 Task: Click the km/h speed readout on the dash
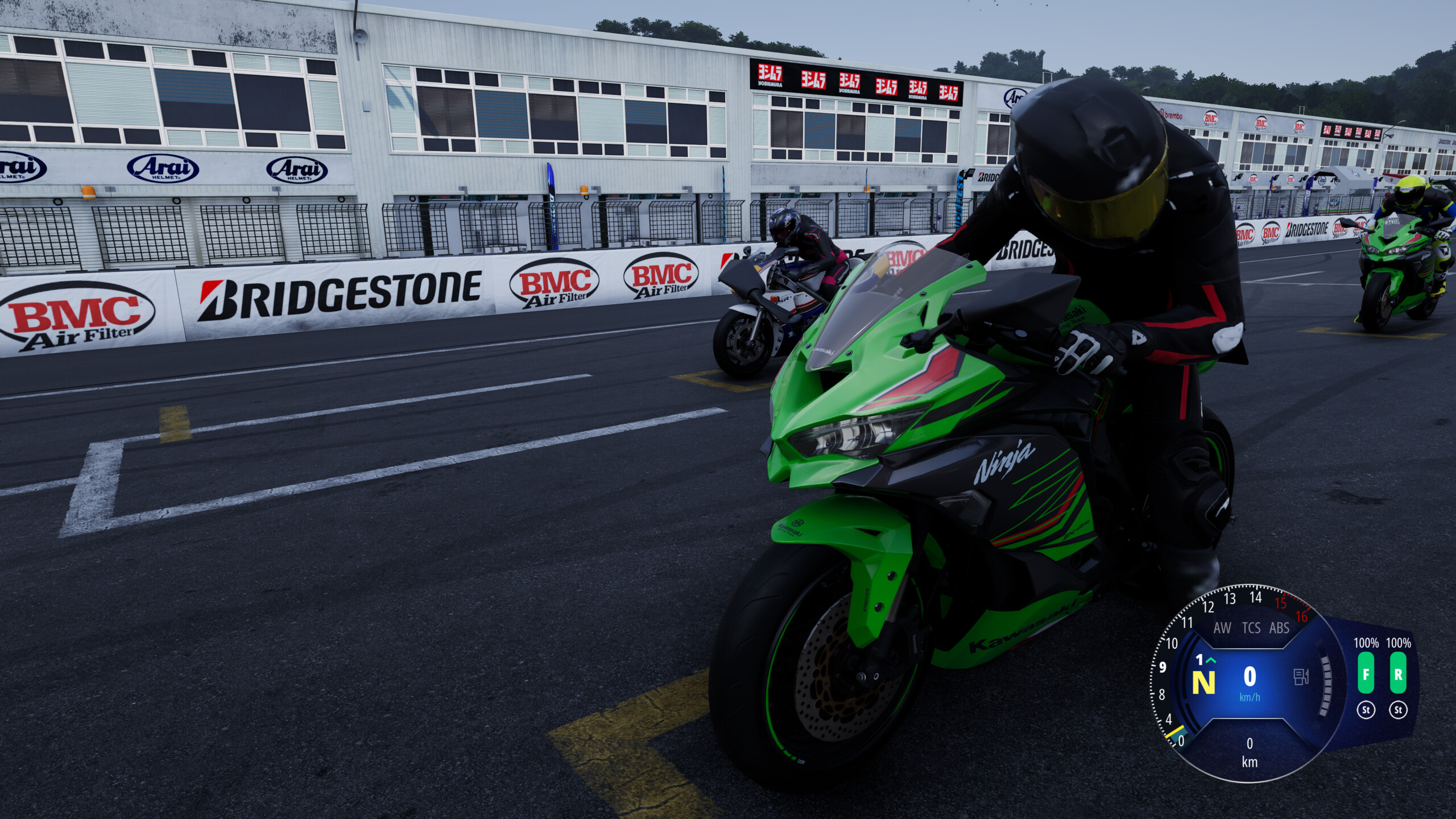pyautogui.click(x=1251, y=677)
